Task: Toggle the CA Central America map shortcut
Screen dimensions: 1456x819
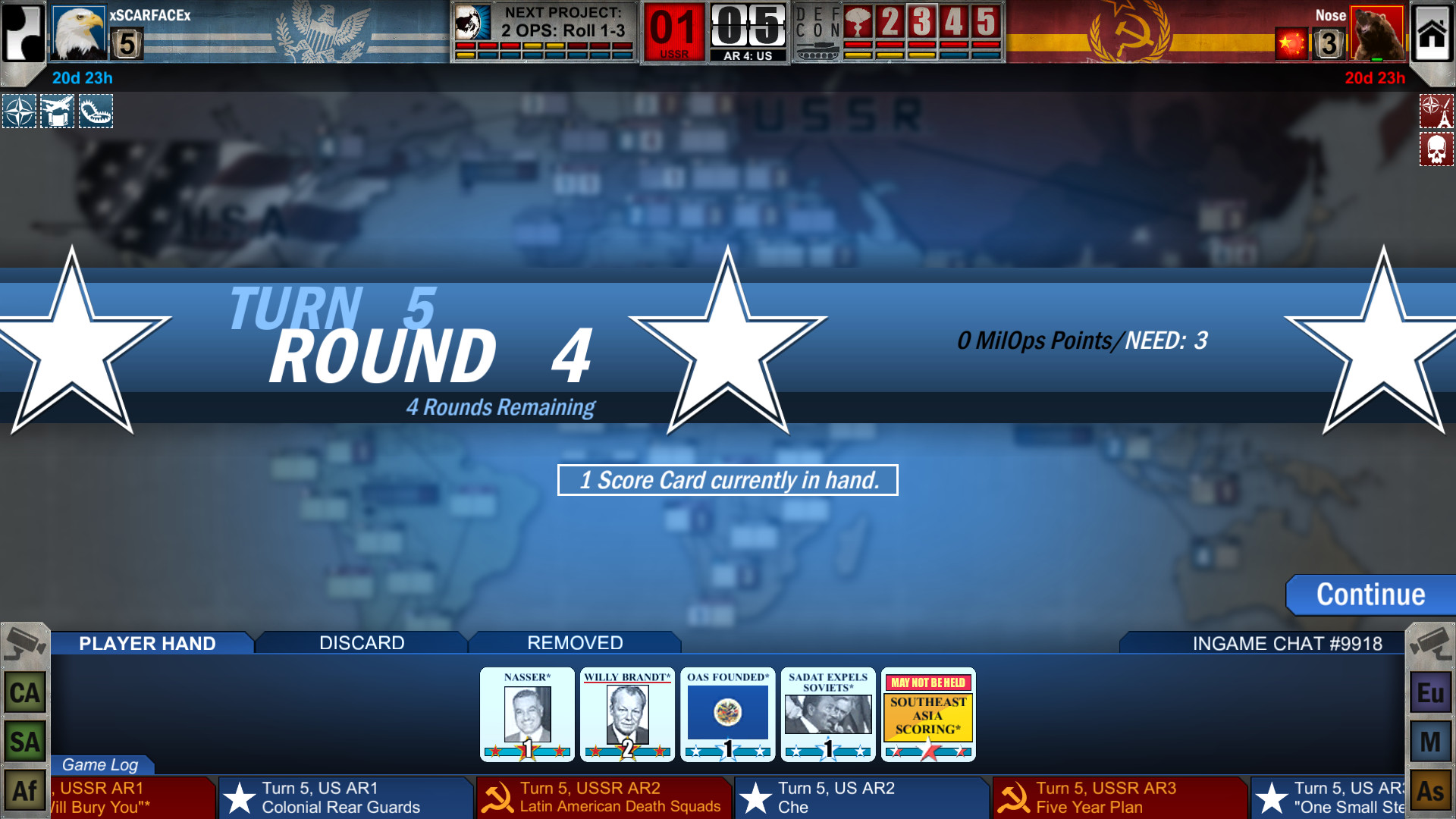Action: 23,692
